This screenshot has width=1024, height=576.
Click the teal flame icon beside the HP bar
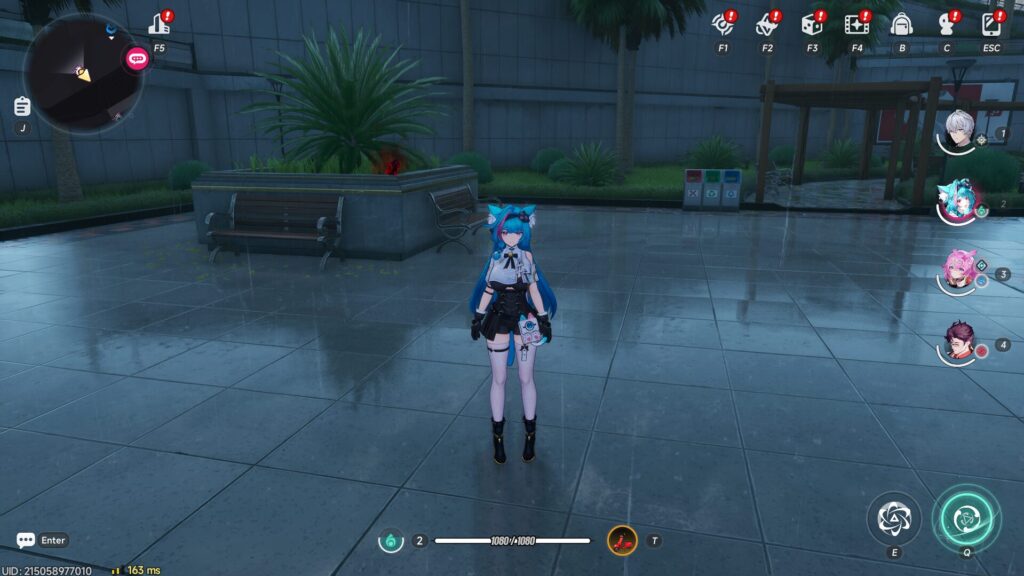391,541
